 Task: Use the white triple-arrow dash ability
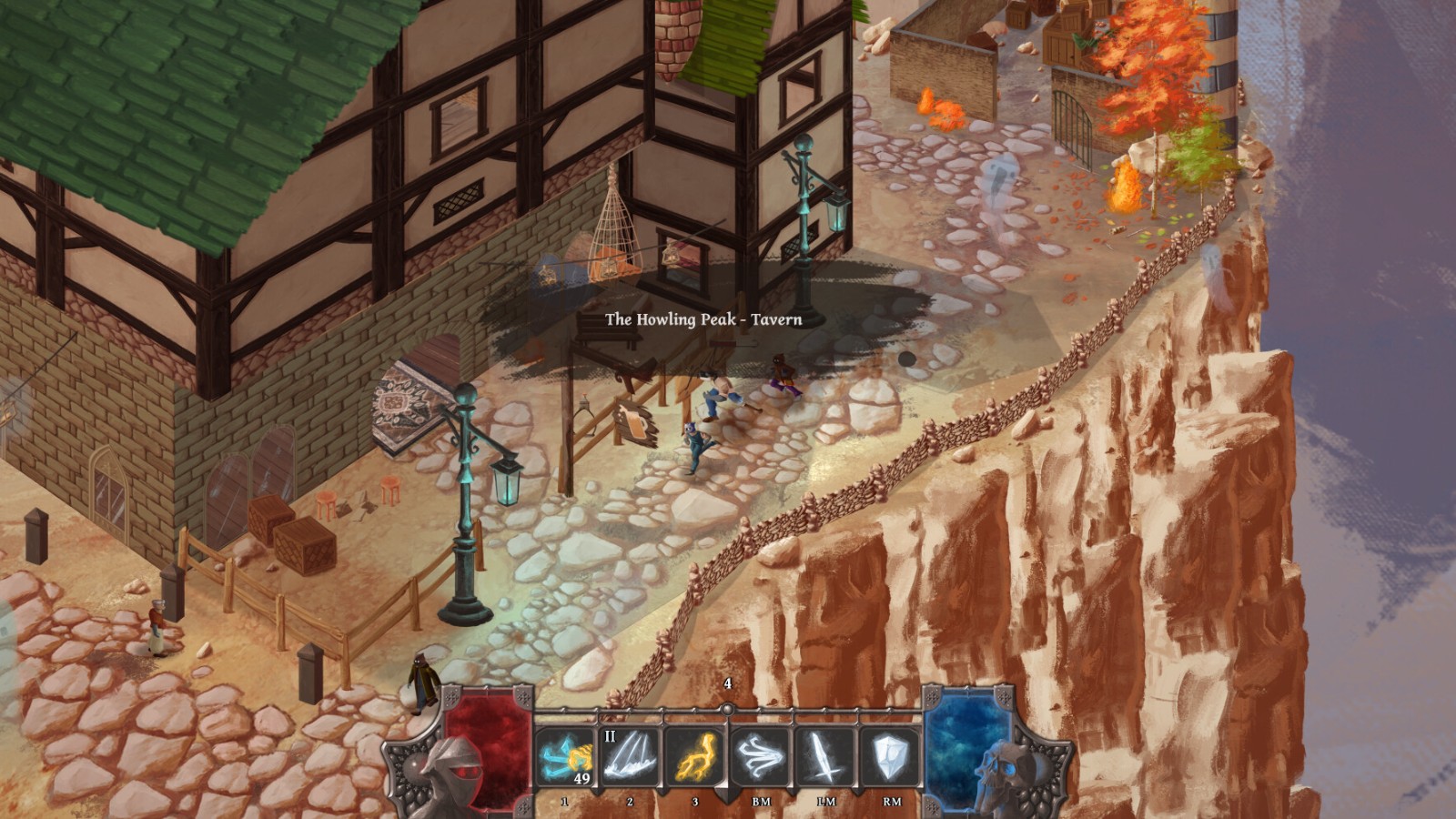pos(761,757)
